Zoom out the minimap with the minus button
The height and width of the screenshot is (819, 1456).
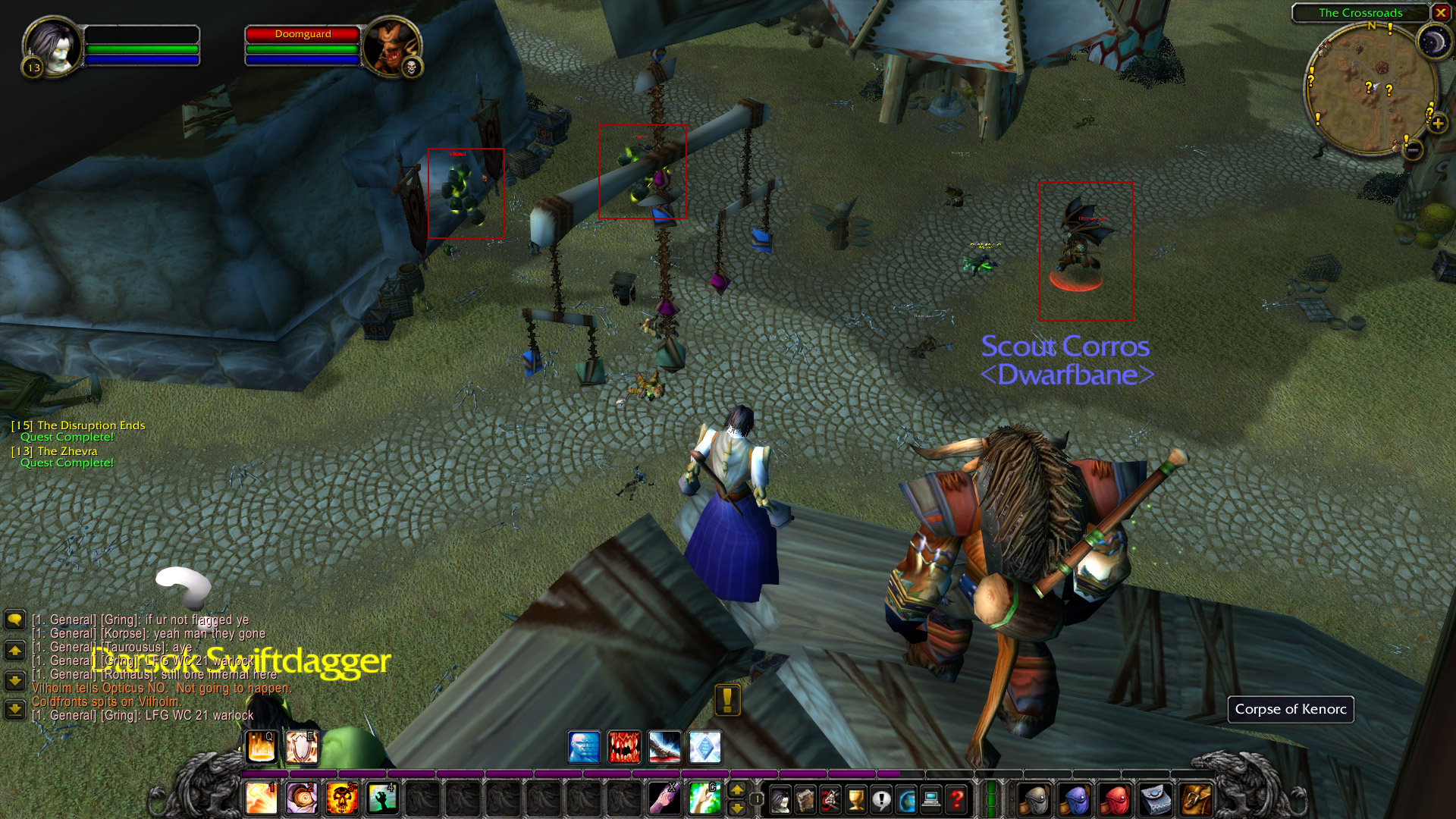pos(1412,150)
